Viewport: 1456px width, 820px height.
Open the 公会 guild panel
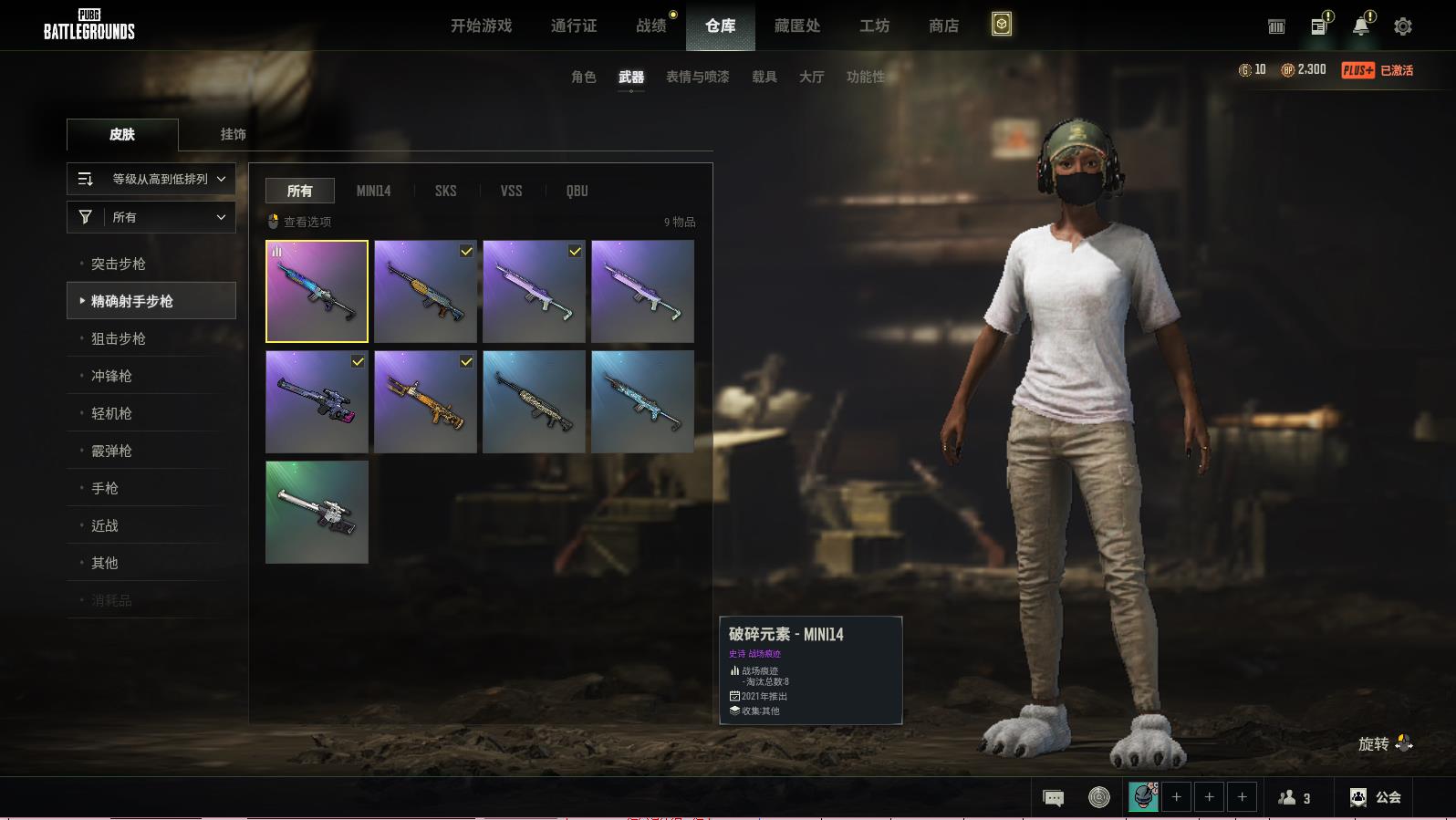[1376, 797]
